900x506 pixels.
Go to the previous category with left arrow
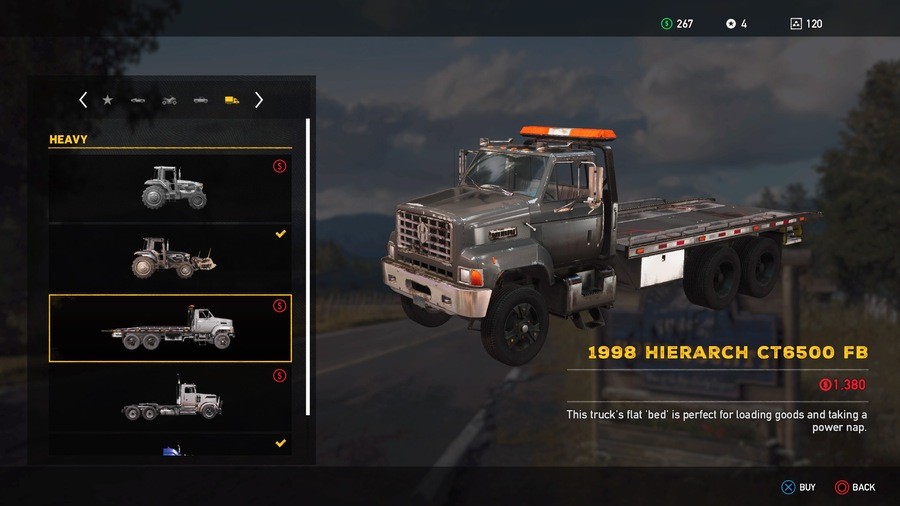coord(83,100)
